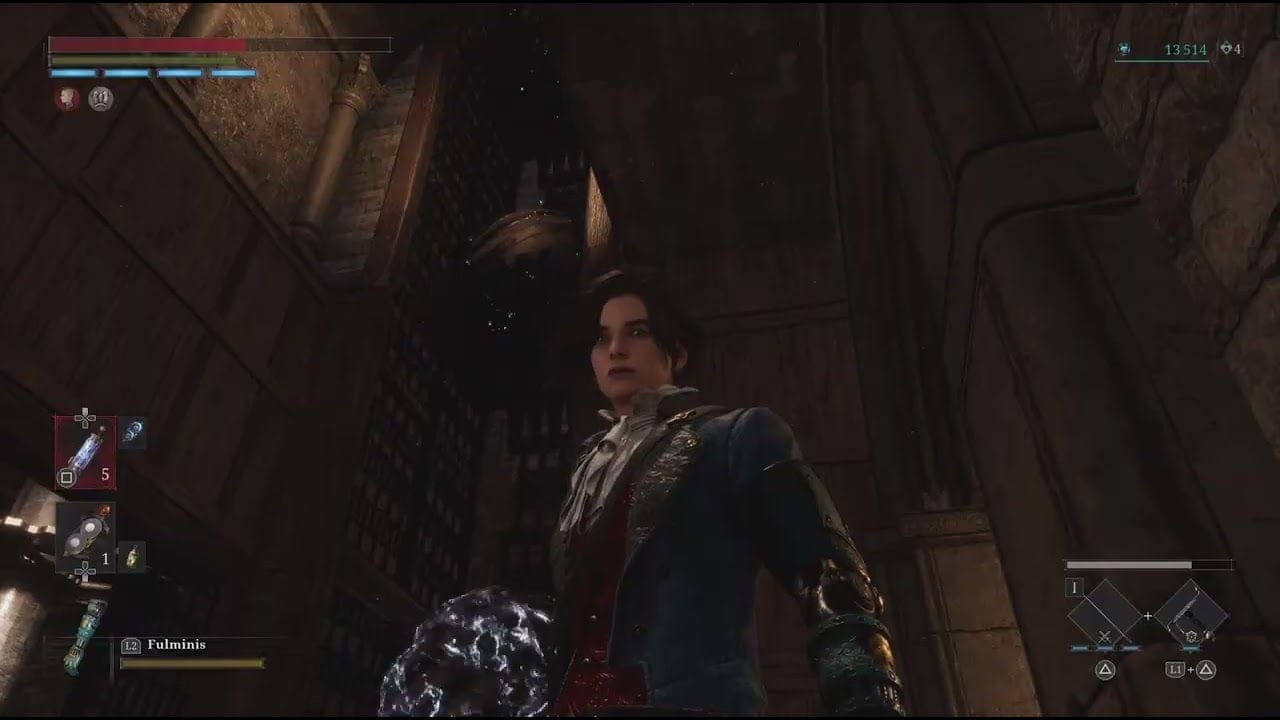This screenshot has height=720, width=1280.
Task: Choose the grinder item slot
Action: point(85,536)
